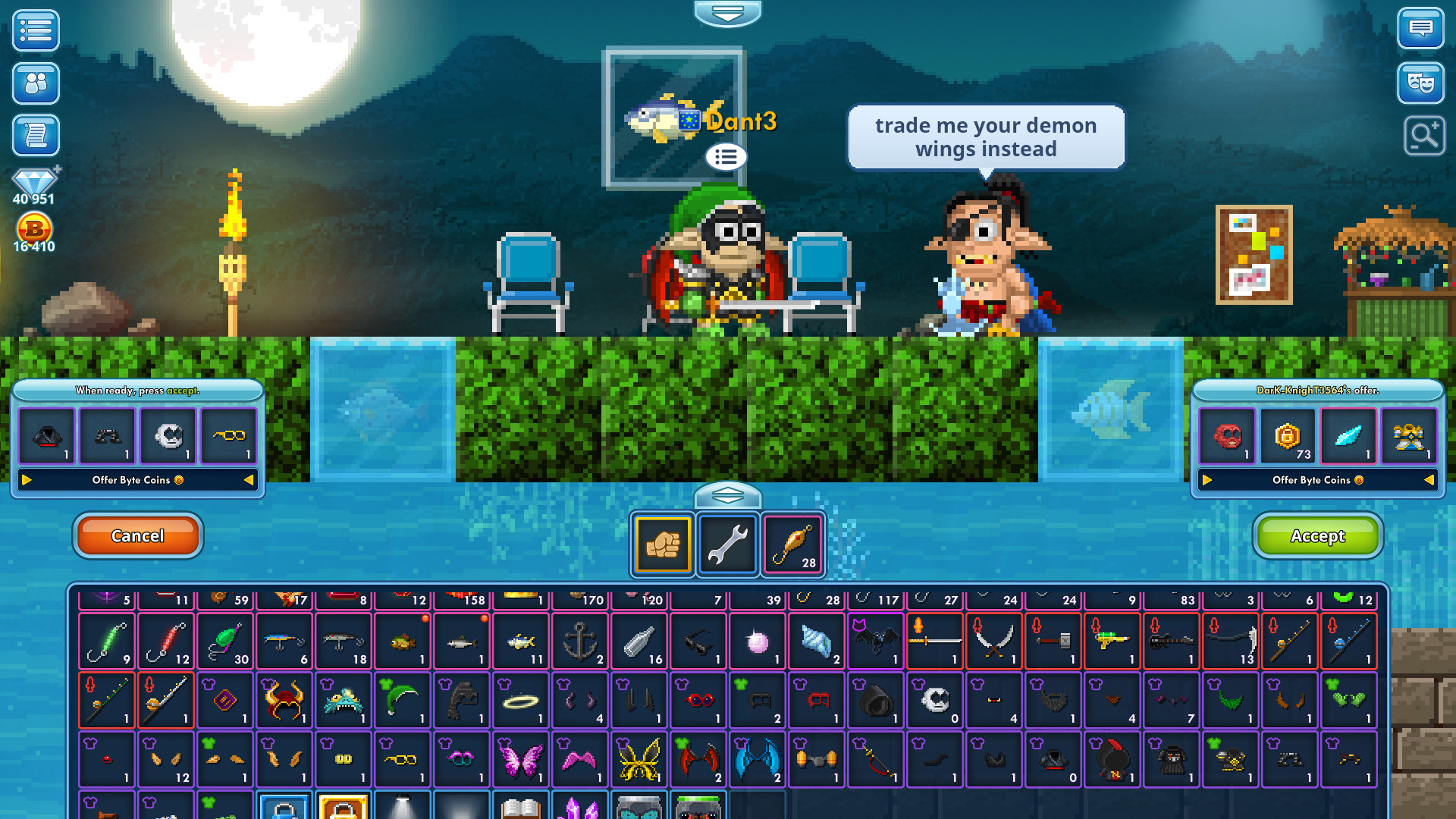Open the Offer Byte Coins field on your side

(137, 479)
